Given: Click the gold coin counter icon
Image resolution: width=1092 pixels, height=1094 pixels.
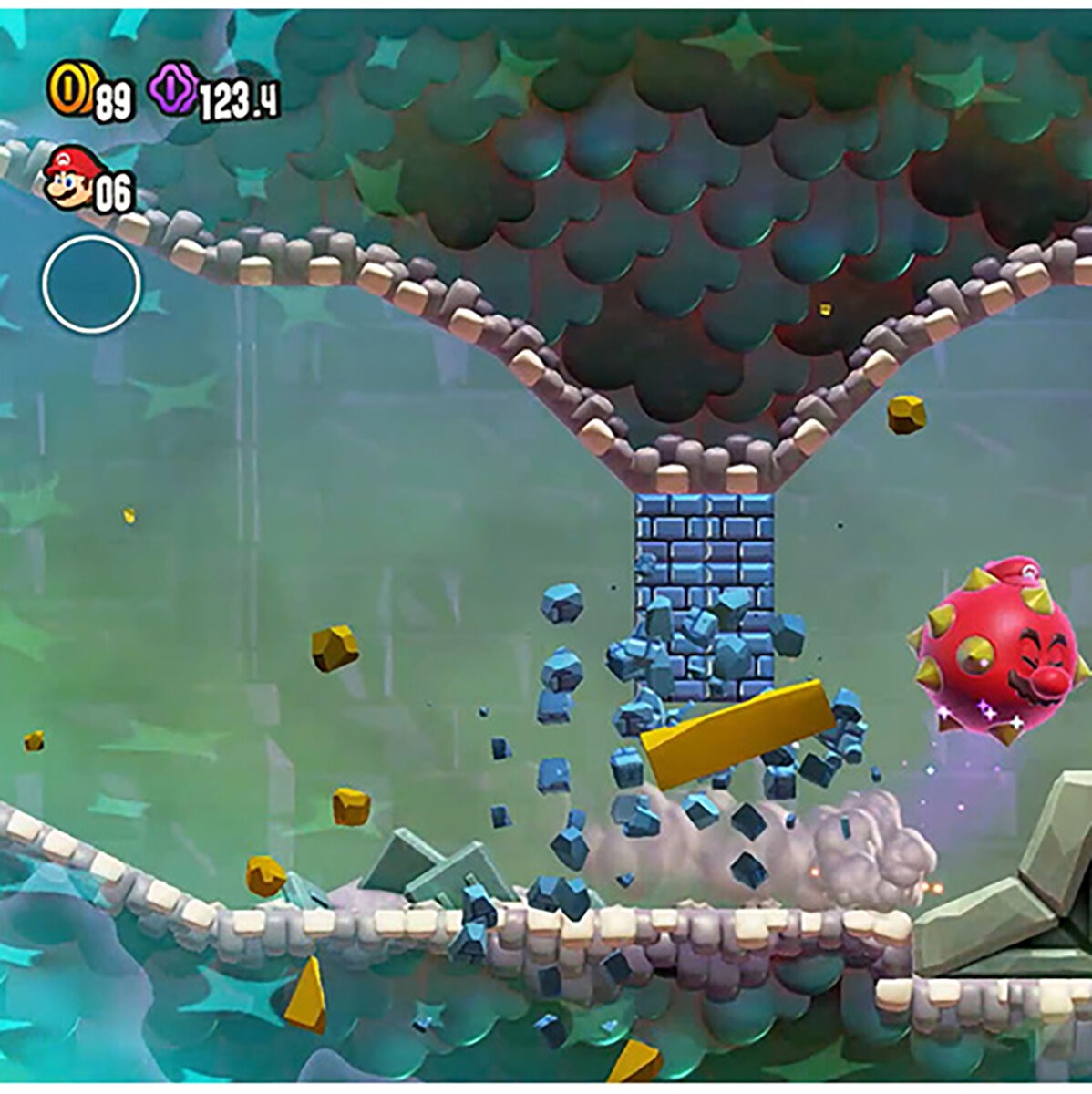Looking at the screenshot, I should [x=71, y=91].
